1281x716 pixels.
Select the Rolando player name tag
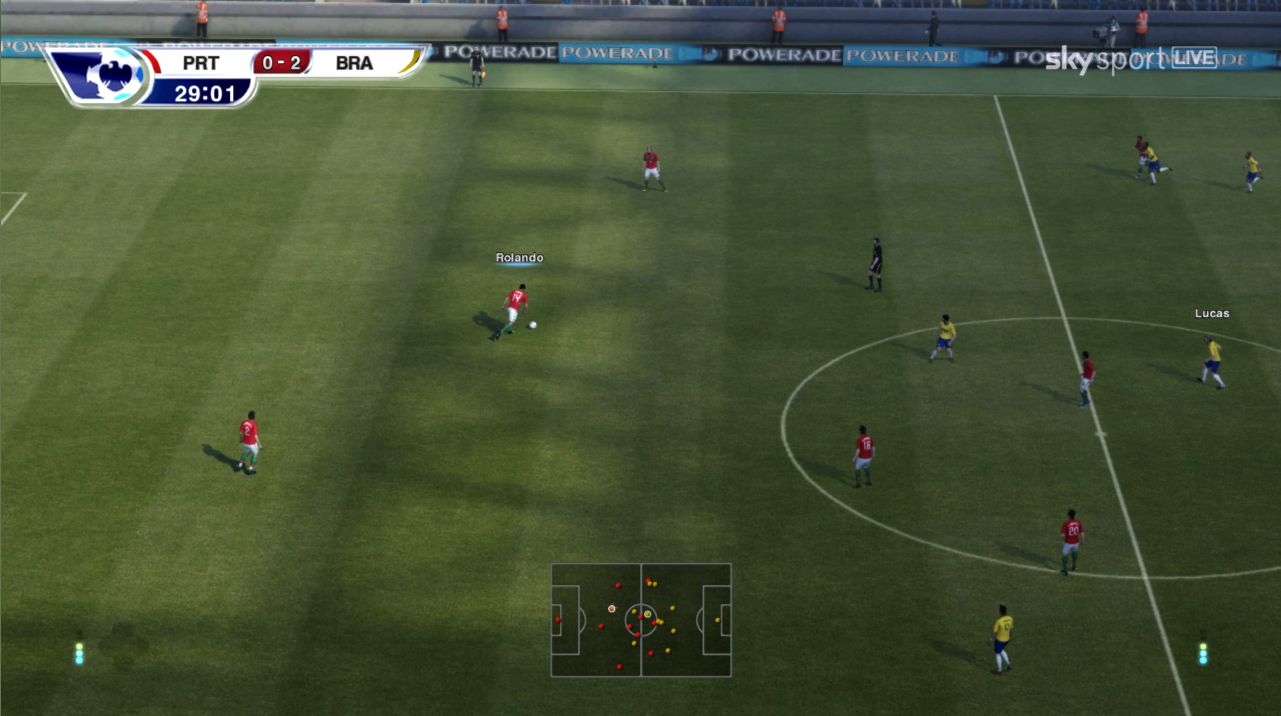tap(519, 258)
